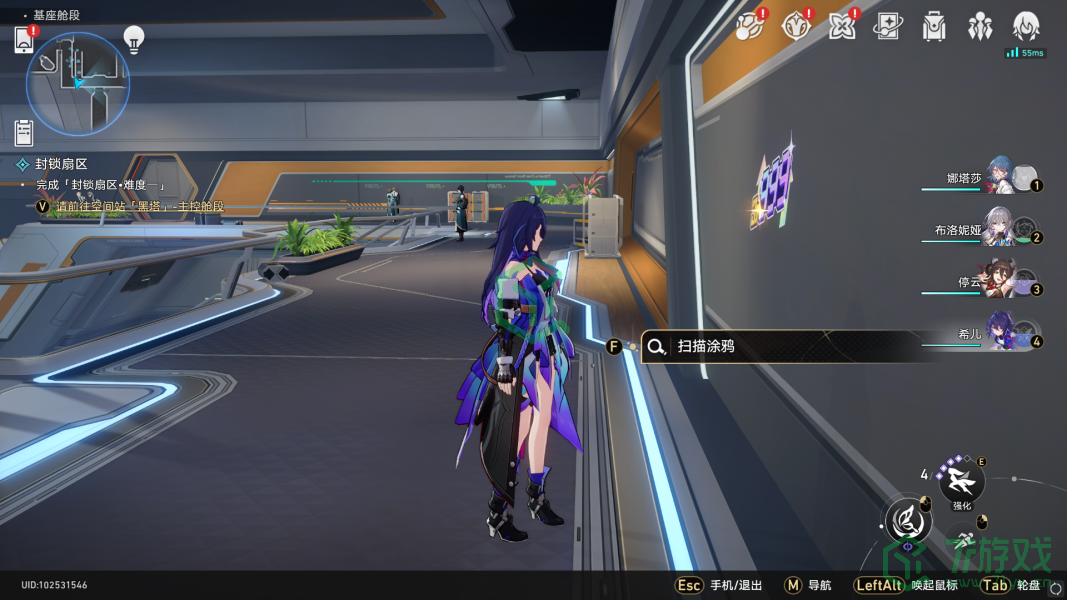Image resolution: width=1067 pixels, height=600 pixels.
Task: Open the compass-shaped guide icon
Action: click(x=796, y=27)
